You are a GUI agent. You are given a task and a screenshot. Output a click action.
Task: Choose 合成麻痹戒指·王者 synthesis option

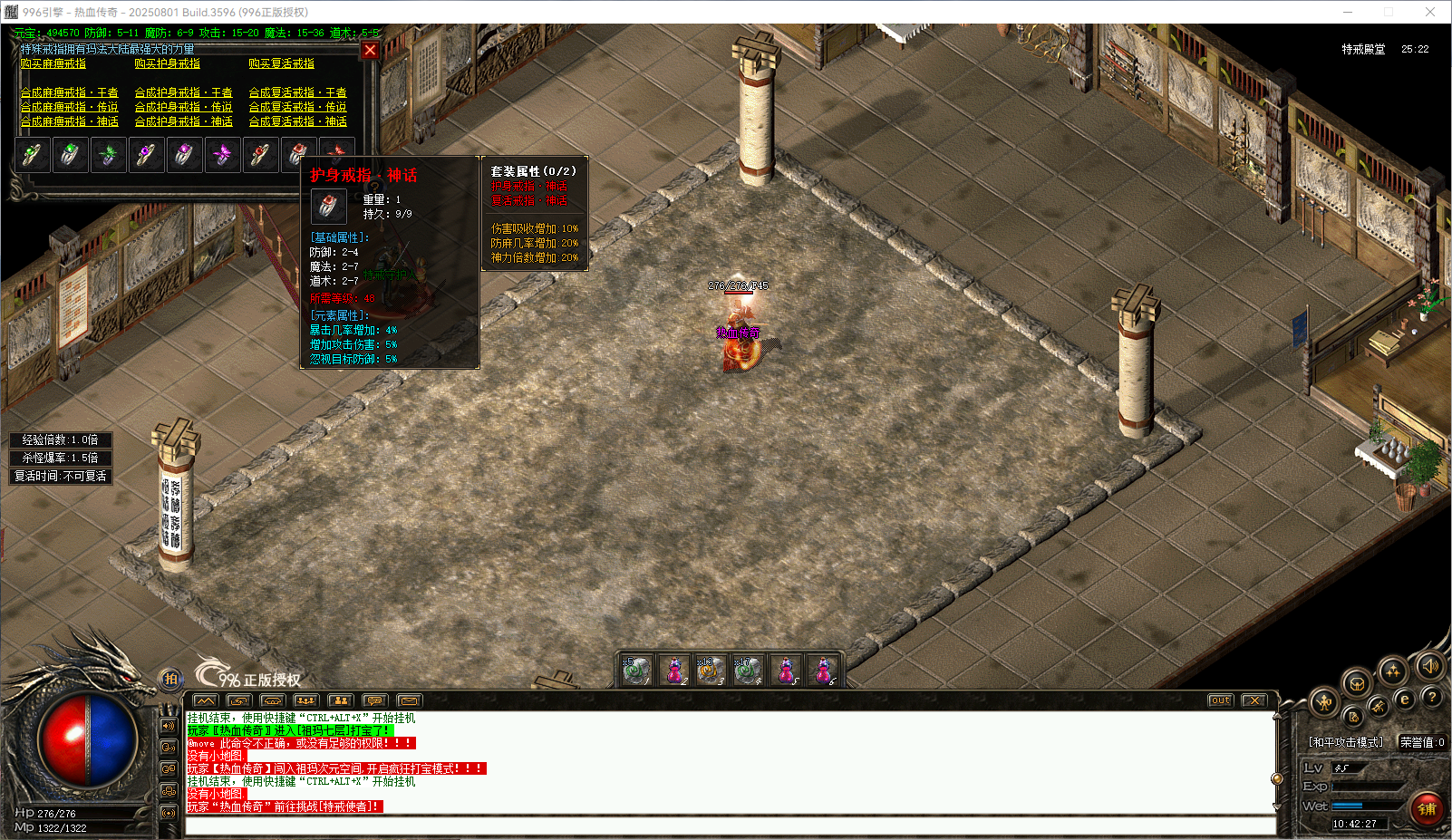click(x=70, y=92)
